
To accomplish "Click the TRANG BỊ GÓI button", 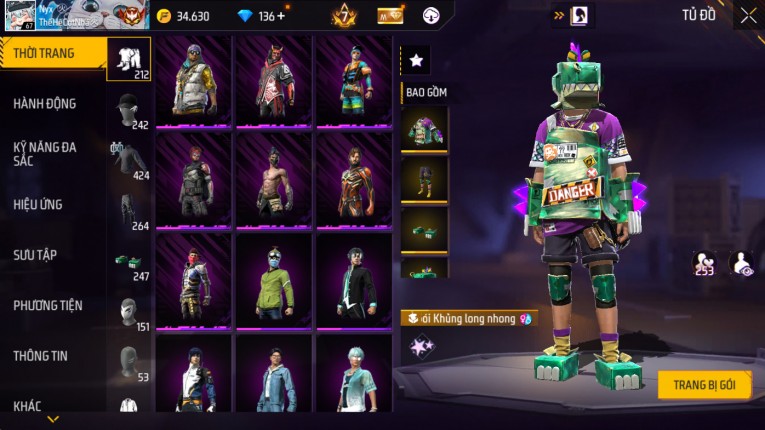I will pyautogui.click(x=704, y=386).
